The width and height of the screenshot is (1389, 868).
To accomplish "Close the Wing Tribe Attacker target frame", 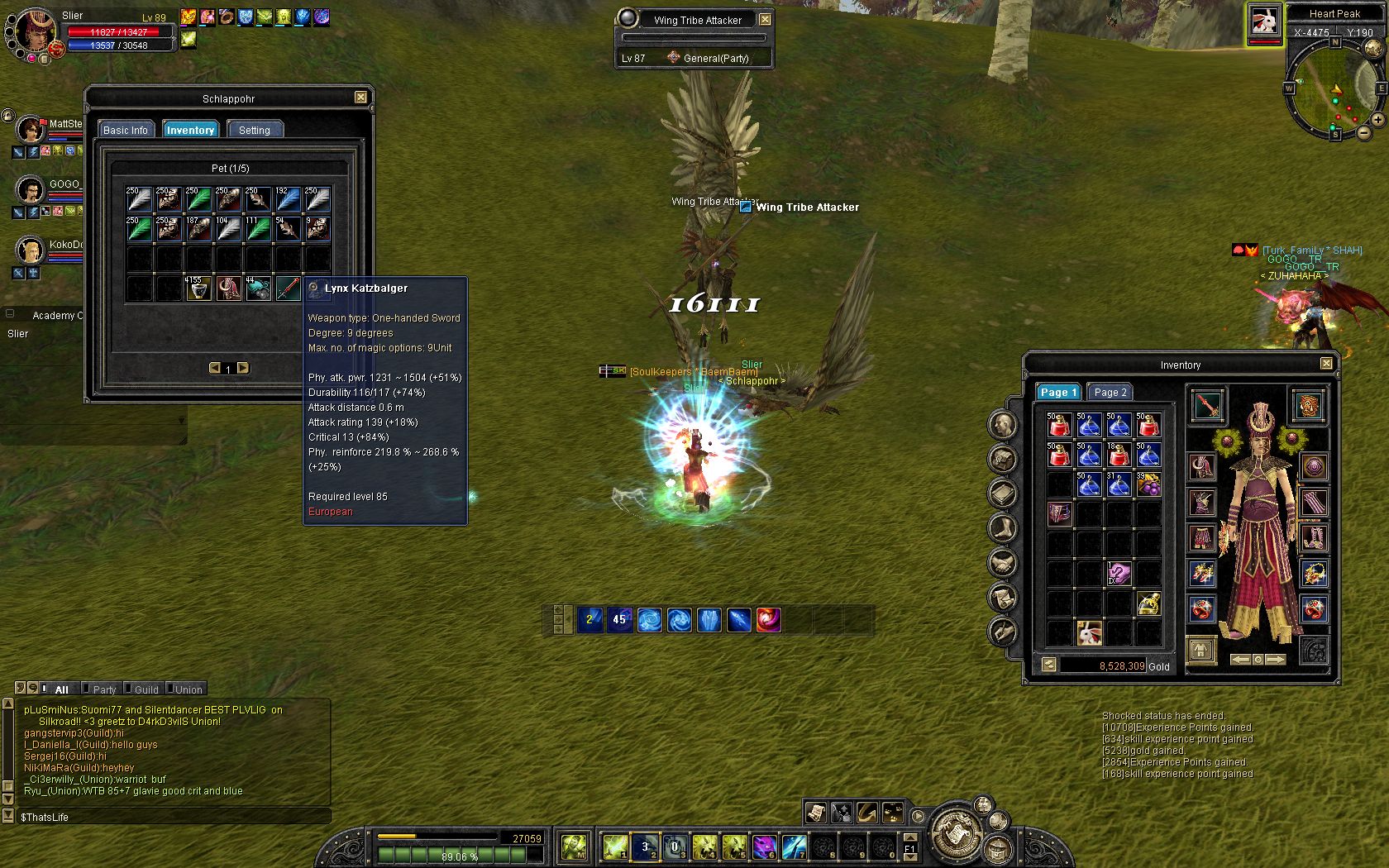I will coord(766,19).
